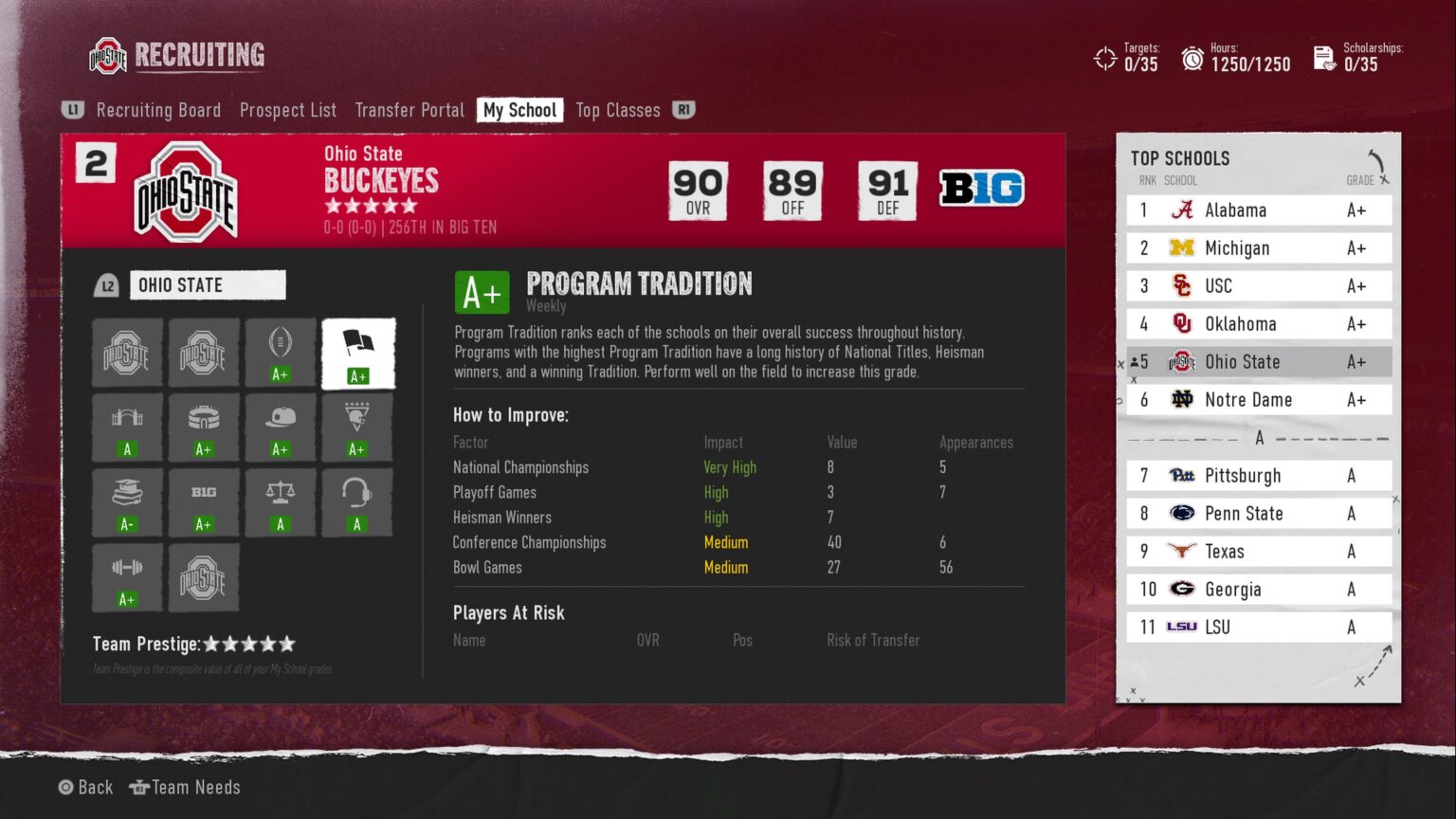Click the Campus Lifestyle arch icon
Viewport: 1456px width, 819px height.
pyautogui.click(x=127, y=427)
